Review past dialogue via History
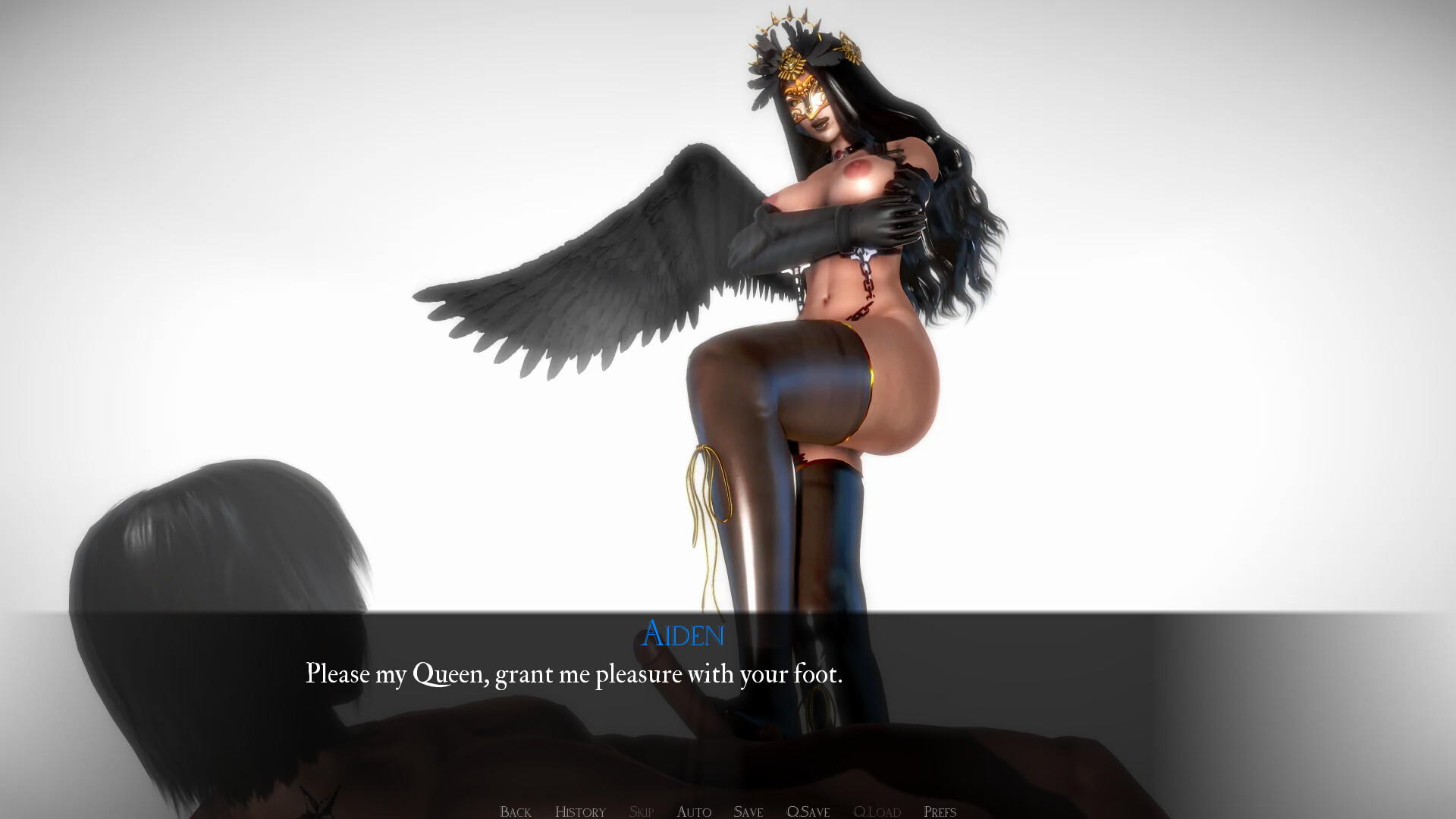 580,811
